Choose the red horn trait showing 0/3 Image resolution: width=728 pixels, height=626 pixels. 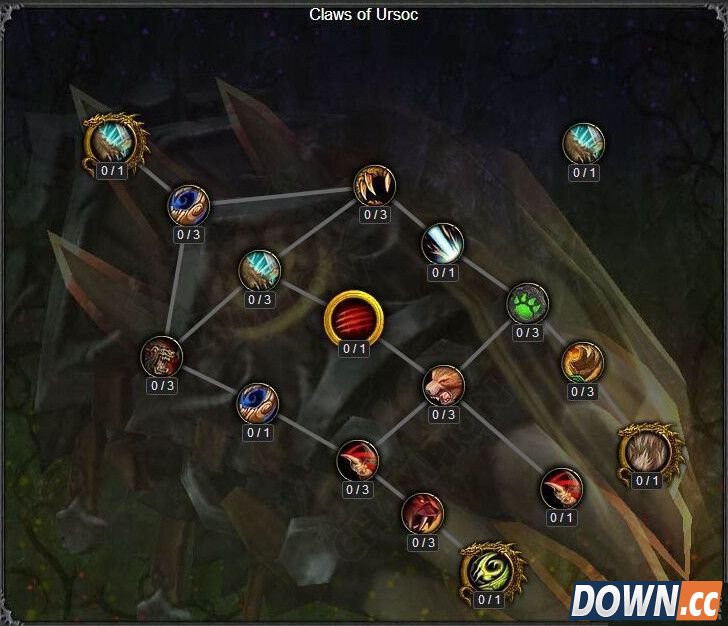pos(357,460)
